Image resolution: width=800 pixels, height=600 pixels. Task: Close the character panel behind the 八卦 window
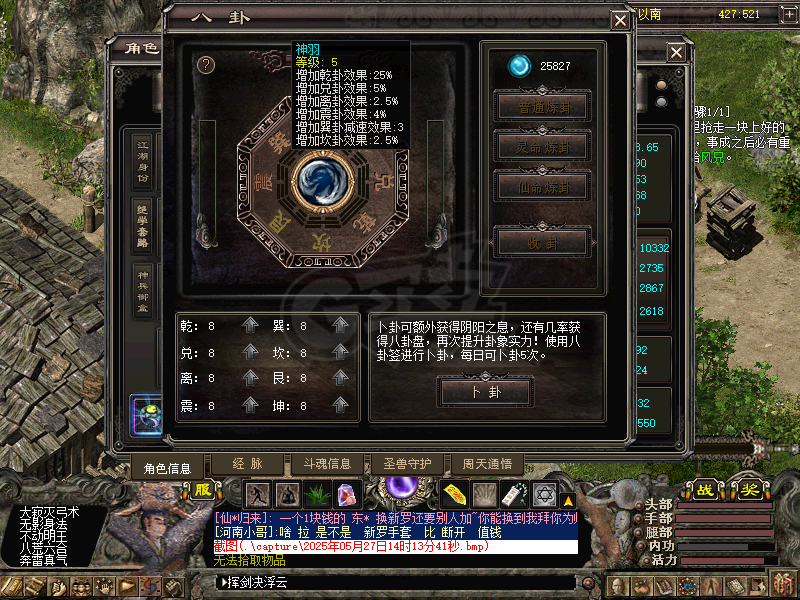click(x=677, y=52)
